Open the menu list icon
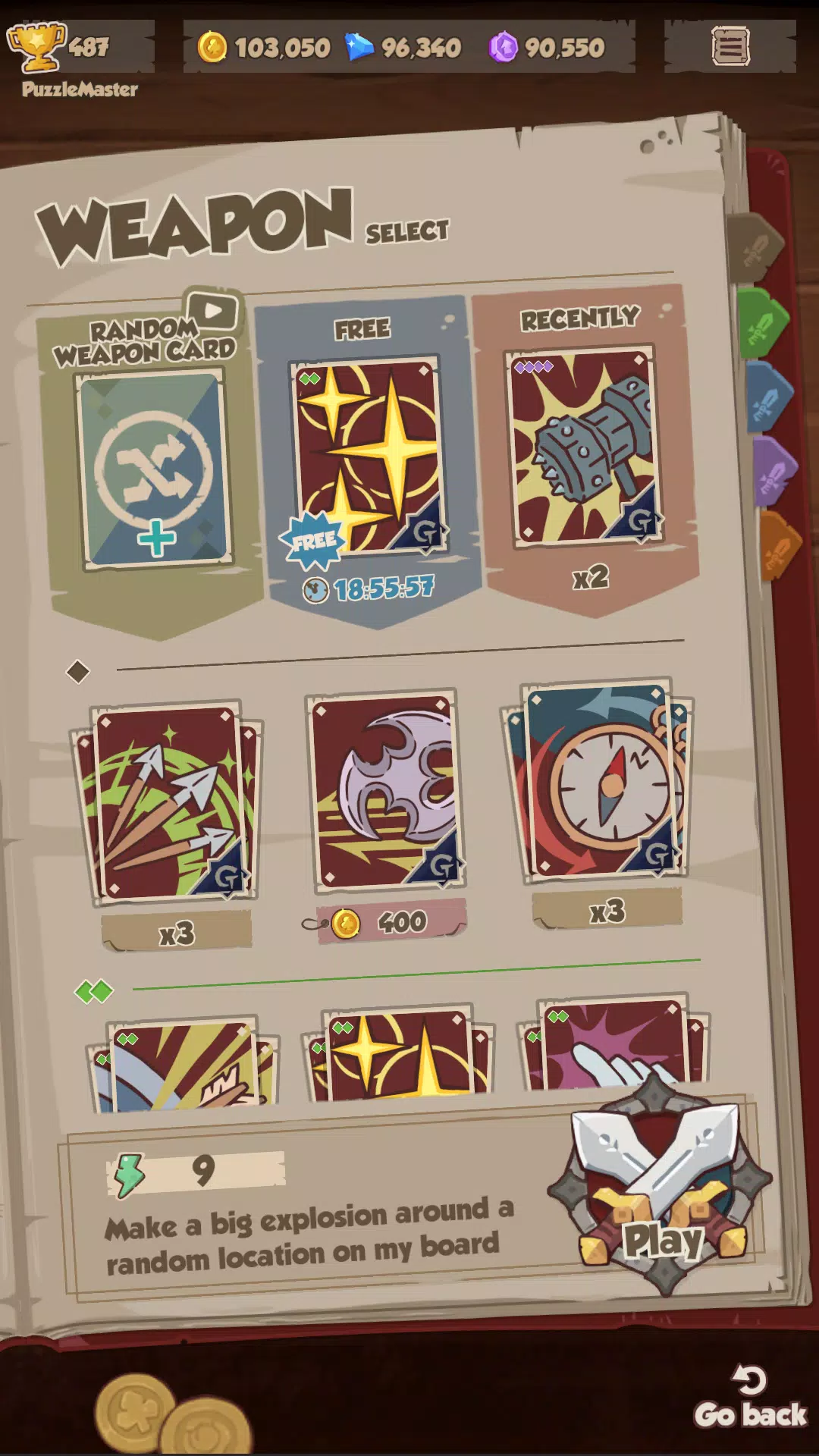Image resolution: width=819 pixels, height=1456 pixels. [730, 47]
